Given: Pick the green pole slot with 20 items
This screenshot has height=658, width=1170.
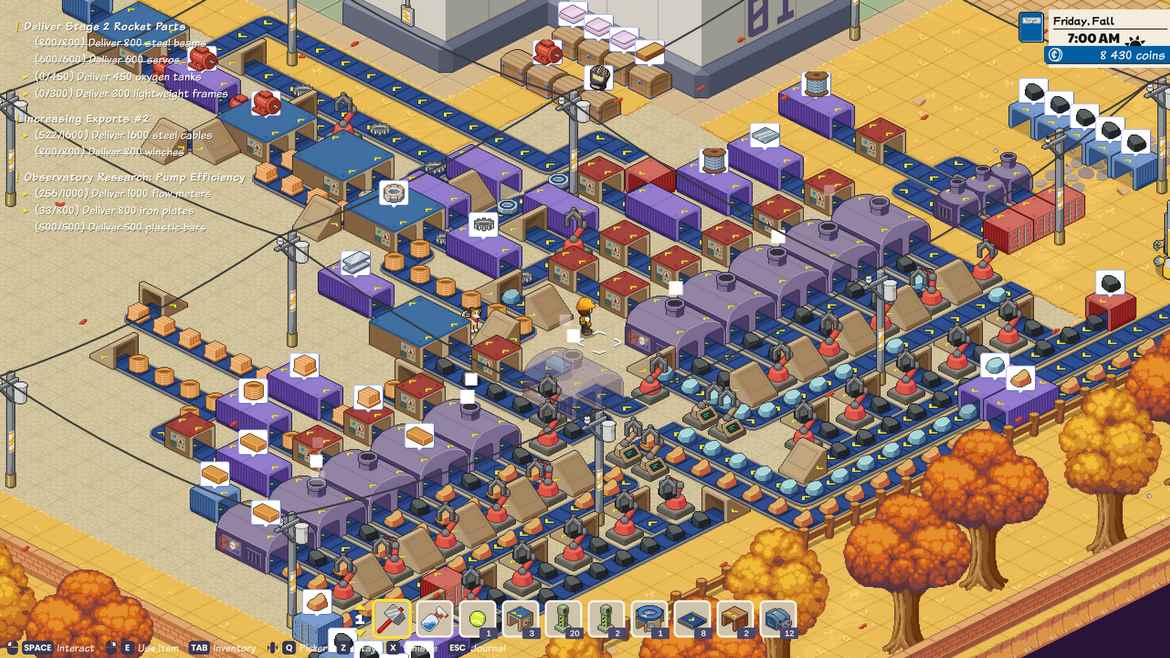Looking at the screenshot, I should coord(563,620).
